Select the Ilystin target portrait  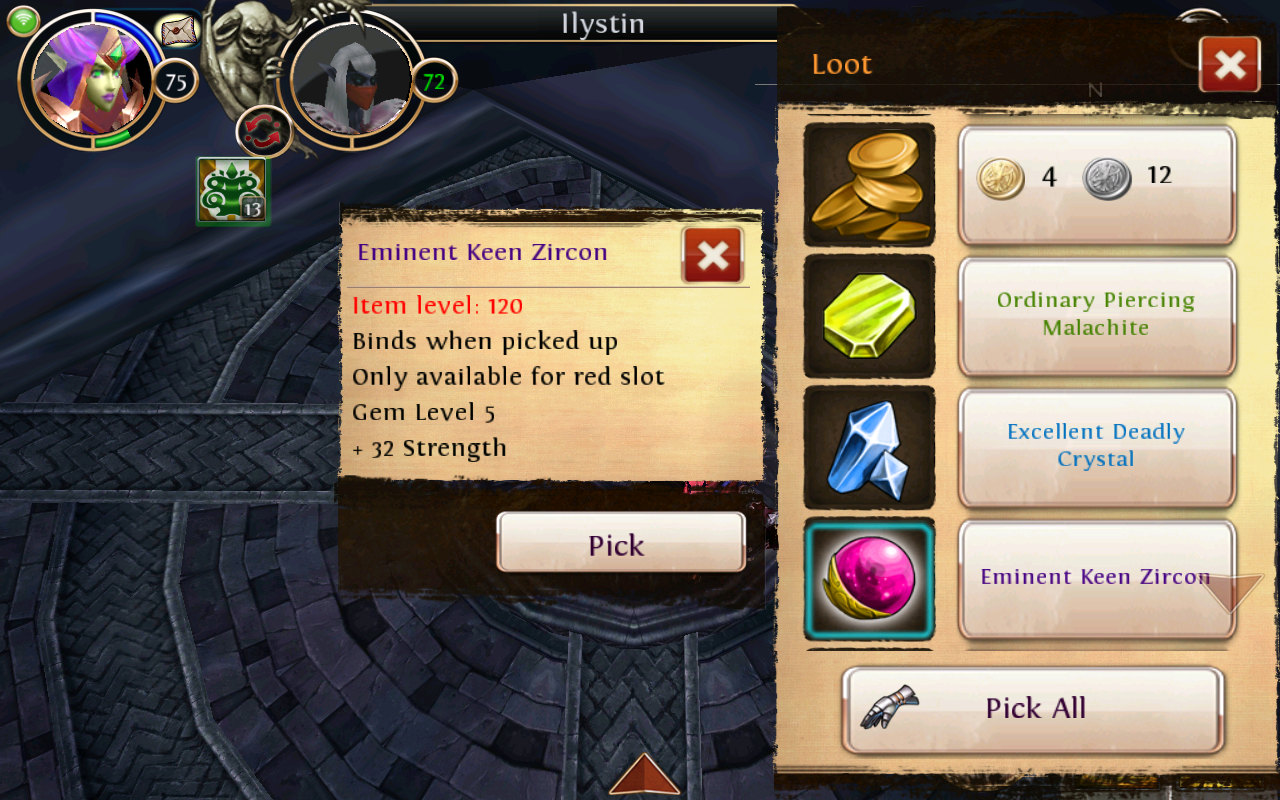[350, 80]
